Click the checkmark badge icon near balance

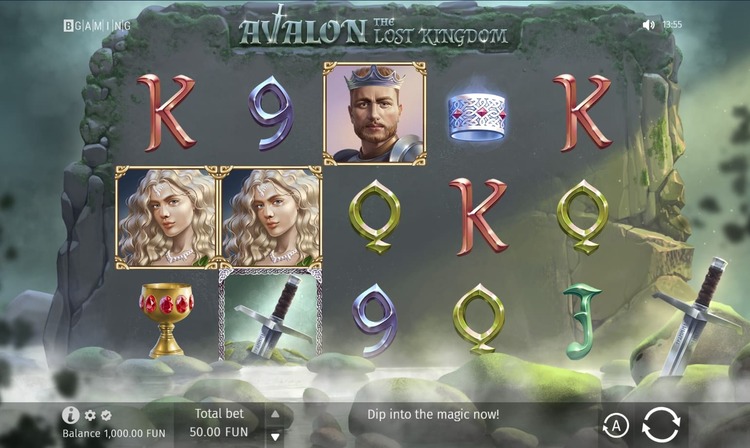click(x=106, y=415)
